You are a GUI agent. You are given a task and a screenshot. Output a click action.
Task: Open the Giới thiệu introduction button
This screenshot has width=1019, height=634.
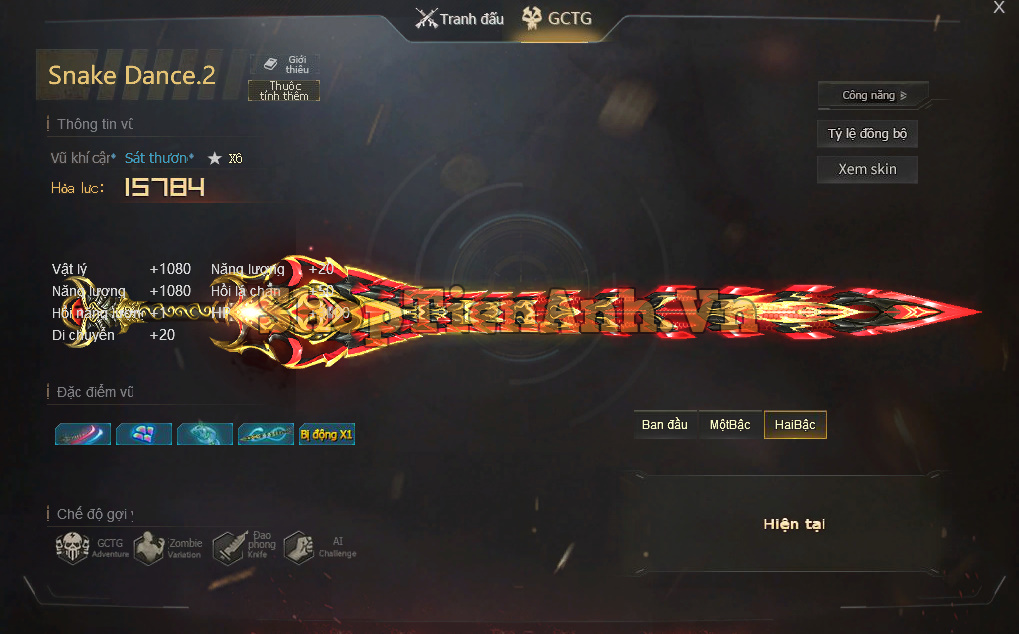click(x=284, y=64)
